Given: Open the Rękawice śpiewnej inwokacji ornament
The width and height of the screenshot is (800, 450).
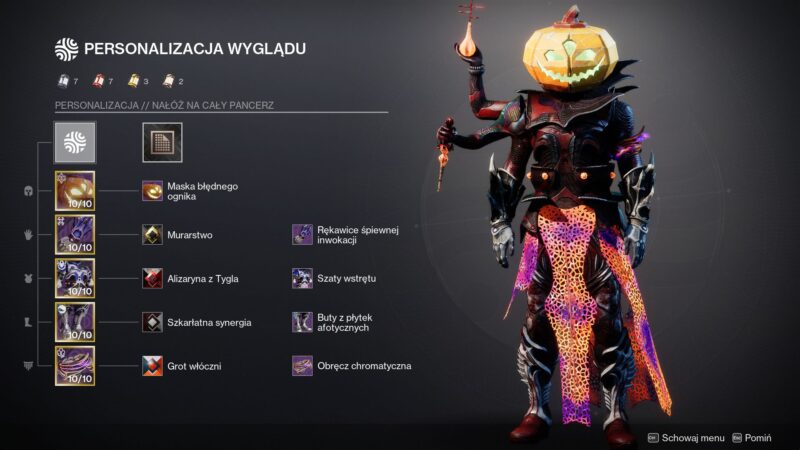Looking at the screenshot, I should pyautogui.click(x=302, y=234).
